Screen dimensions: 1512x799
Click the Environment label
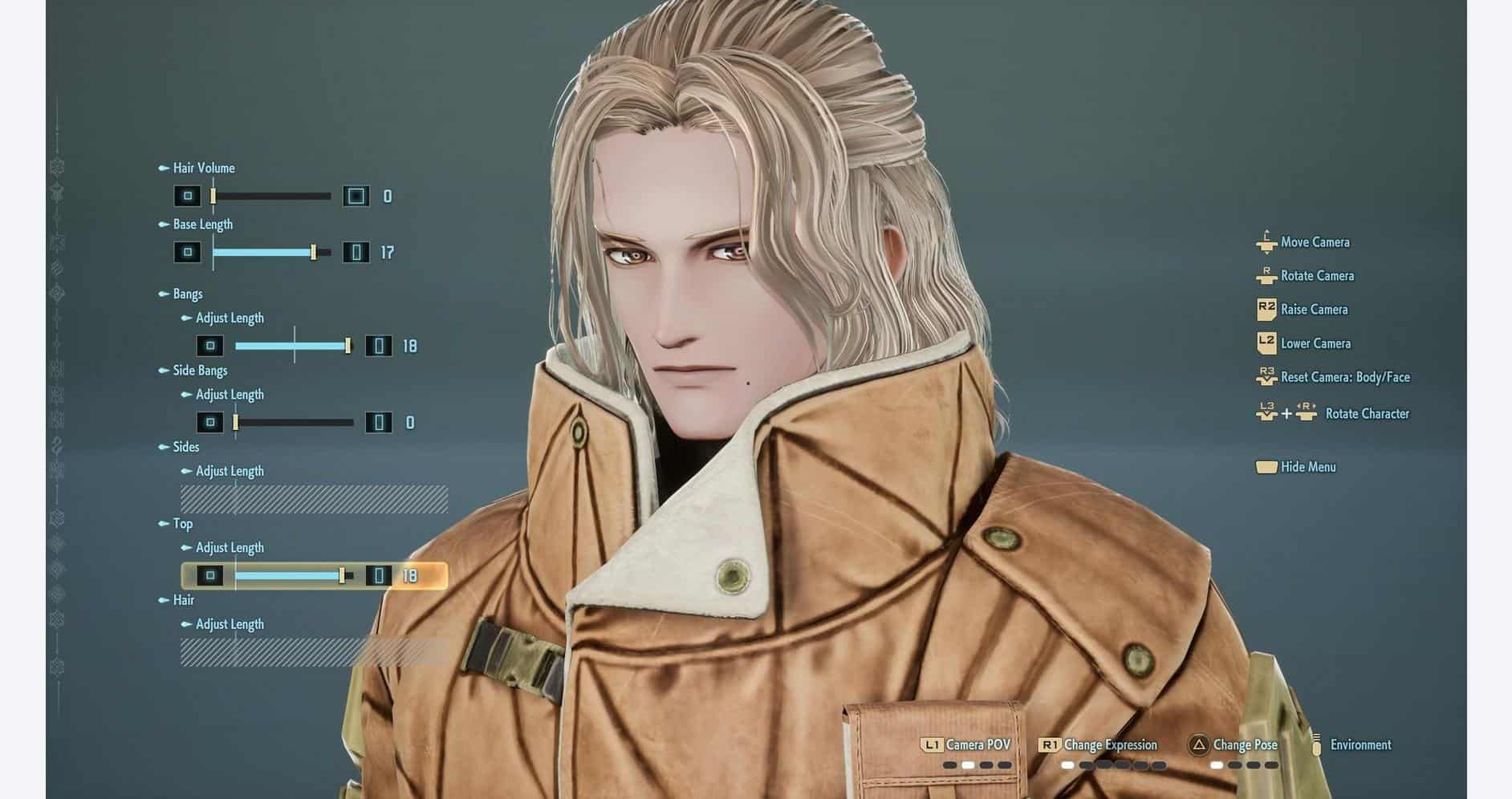pos(1362,744)
